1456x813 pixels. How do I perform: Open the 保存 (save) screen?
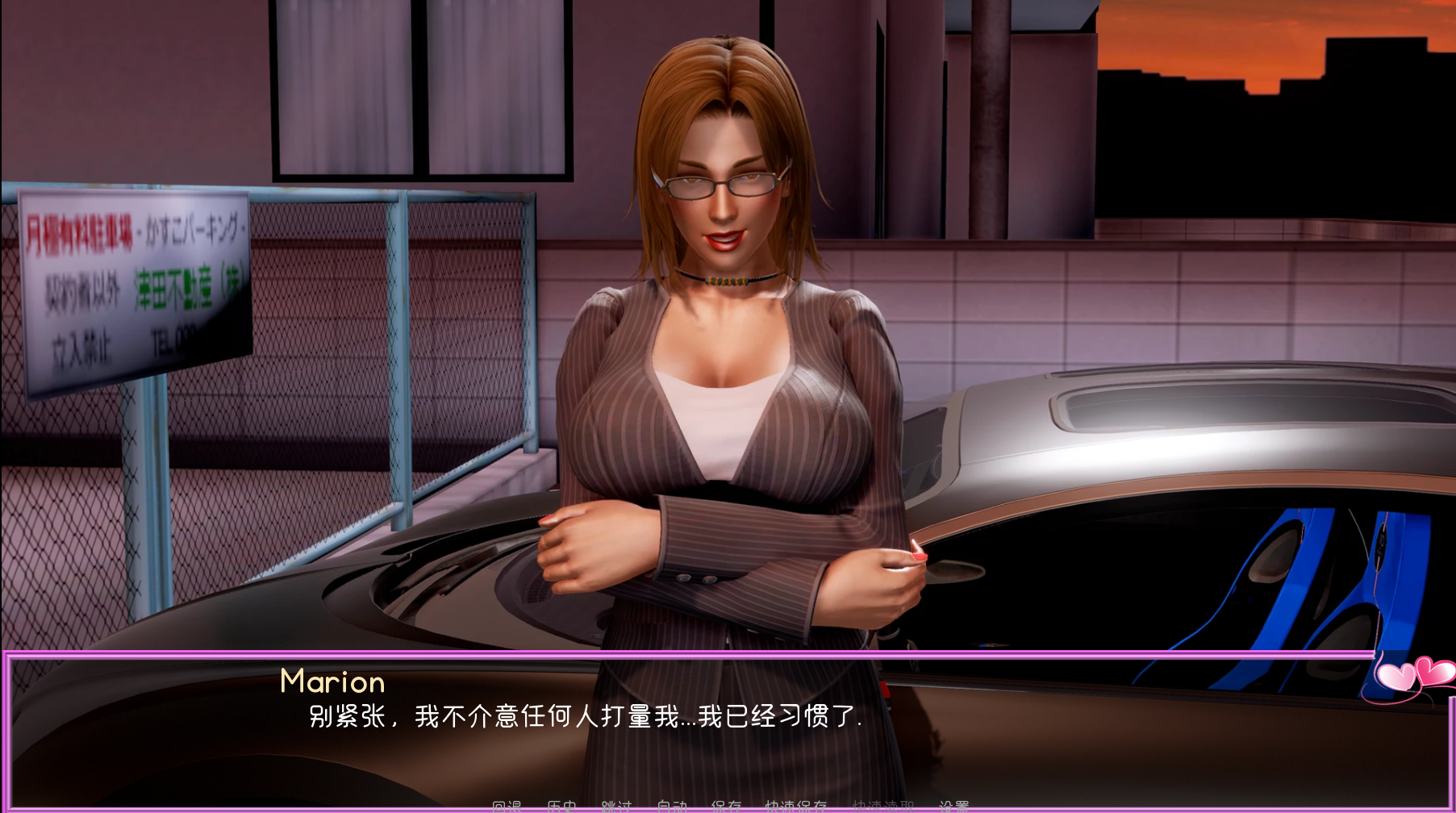click(726, 806)
